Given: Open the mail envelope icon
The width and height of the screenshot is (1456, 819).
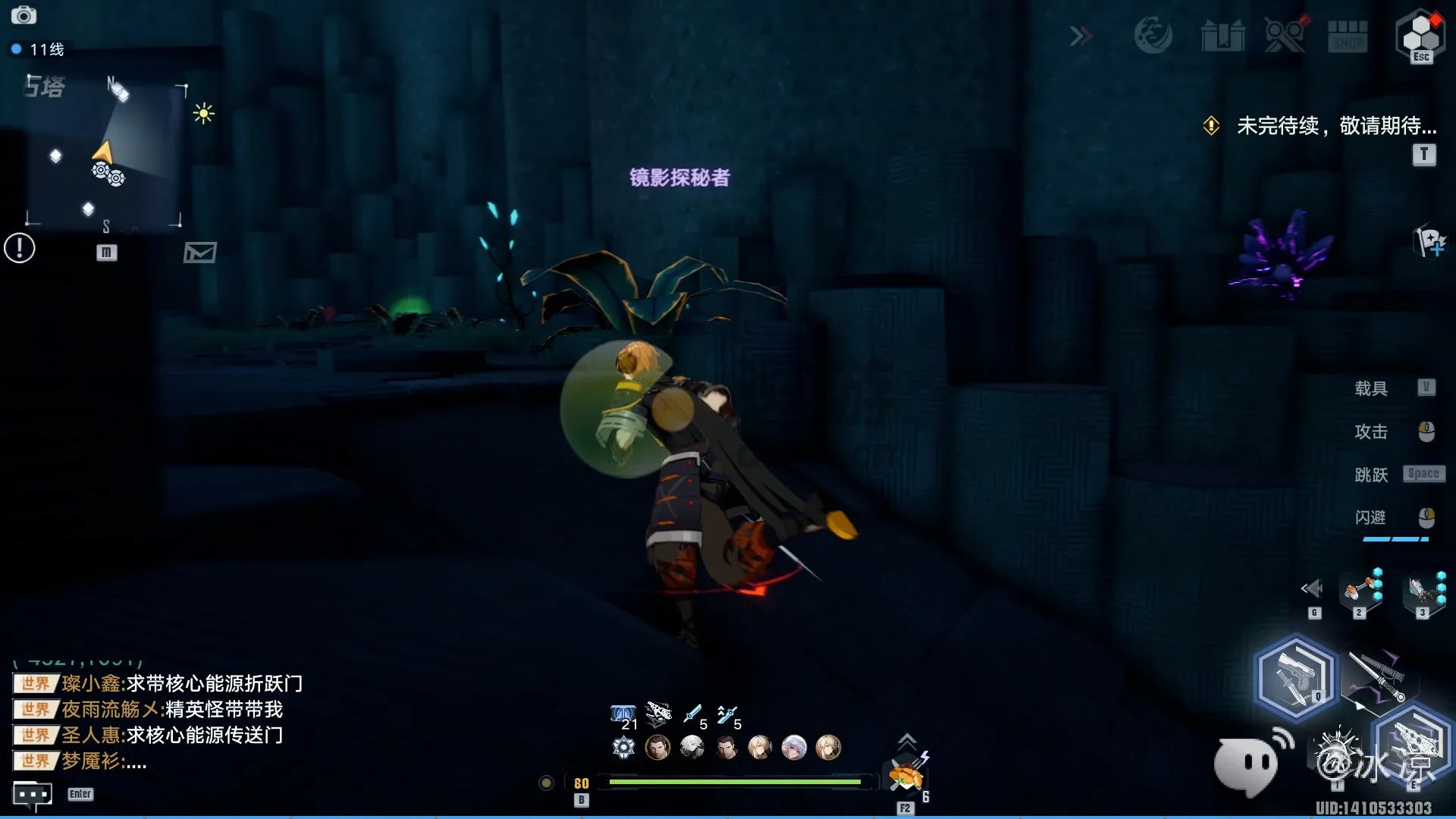Looking at the screenshot, I should click(199, 253).
